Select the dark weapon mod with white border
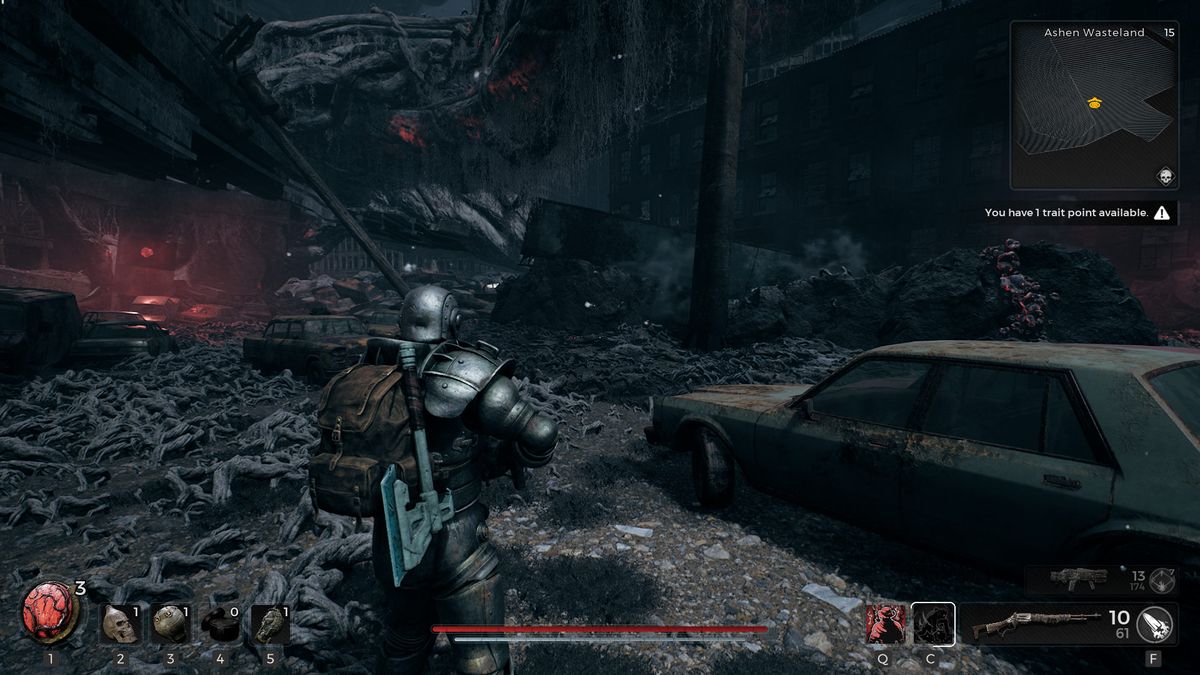The image size is (1200, 675). [933, 624]
